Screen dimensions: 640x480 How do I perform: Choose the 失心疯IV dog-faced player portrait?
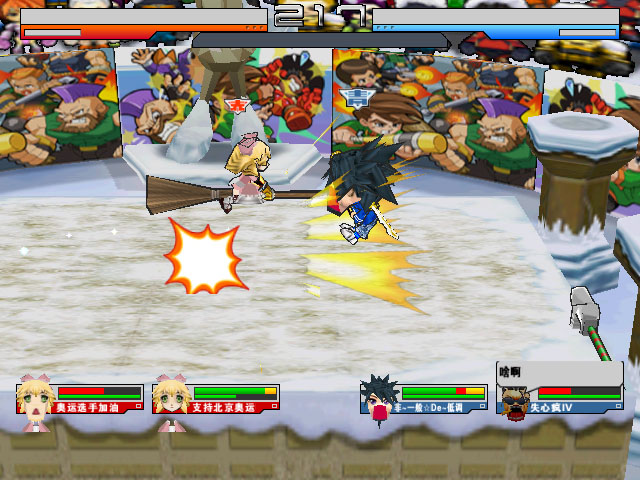(x=515, y=402)
